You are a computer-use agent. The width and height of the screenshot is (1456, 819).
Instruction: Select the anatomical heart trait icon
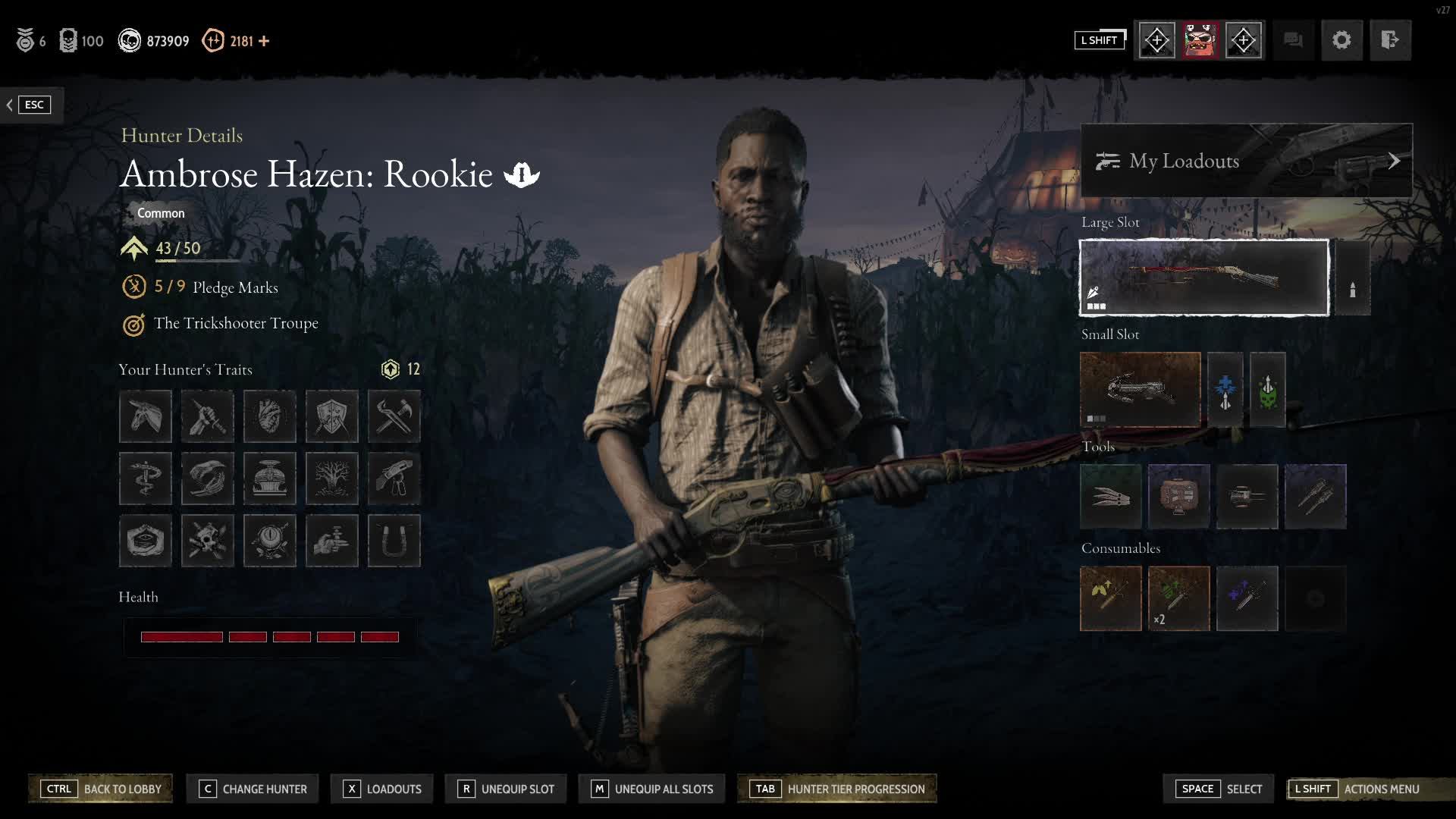(x=269, y=416)
